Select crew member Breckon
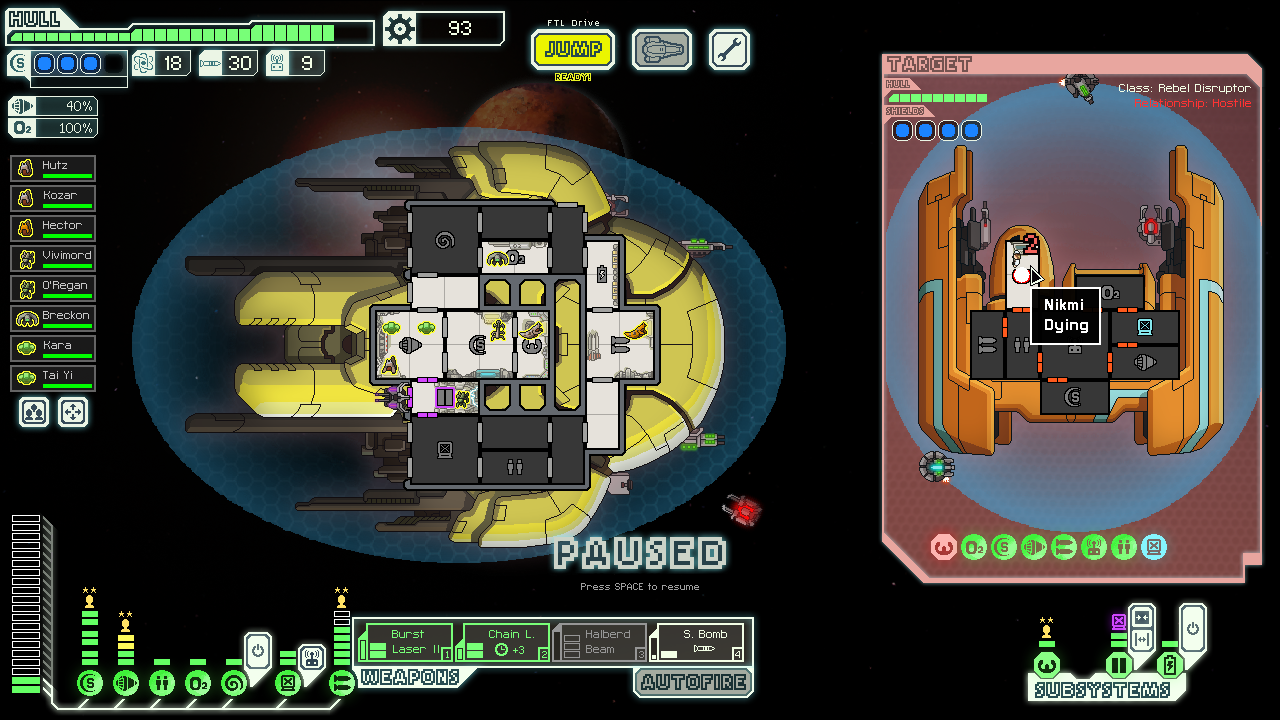The image size is (1280, 720). 54,319
